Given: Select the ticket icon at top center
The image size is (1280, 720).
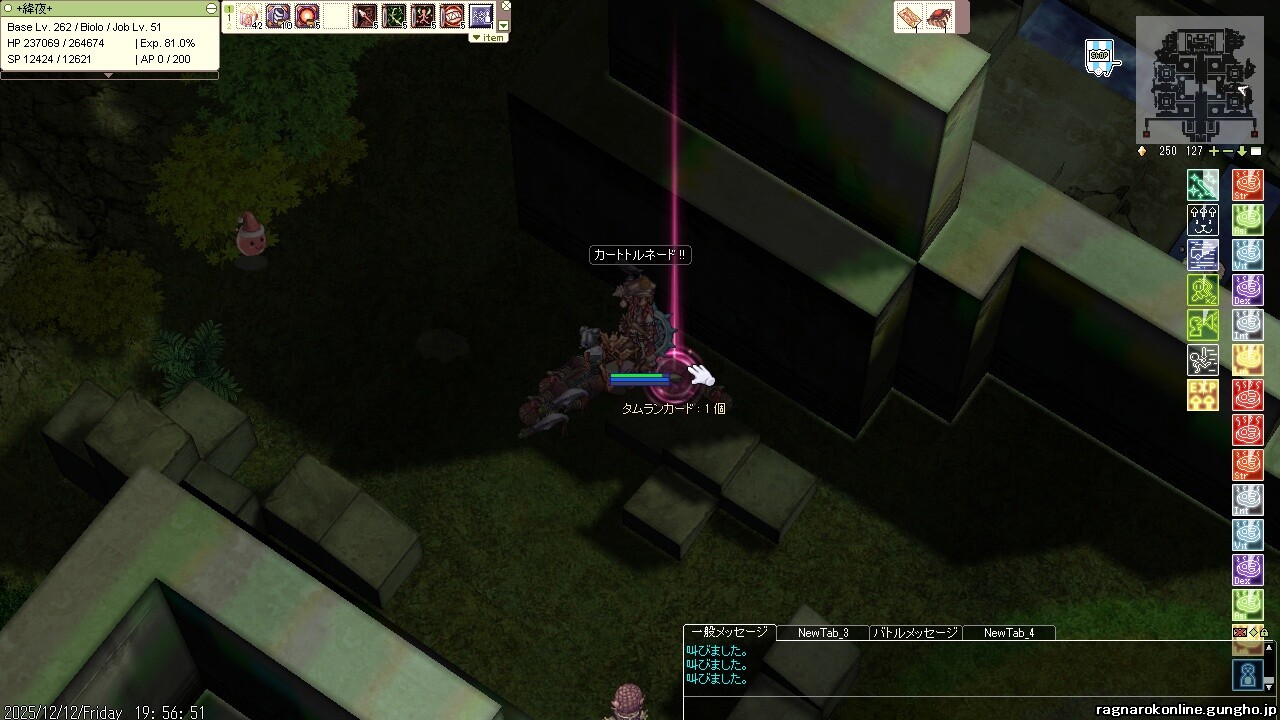Looking at the screenshot, I should 909,17.
